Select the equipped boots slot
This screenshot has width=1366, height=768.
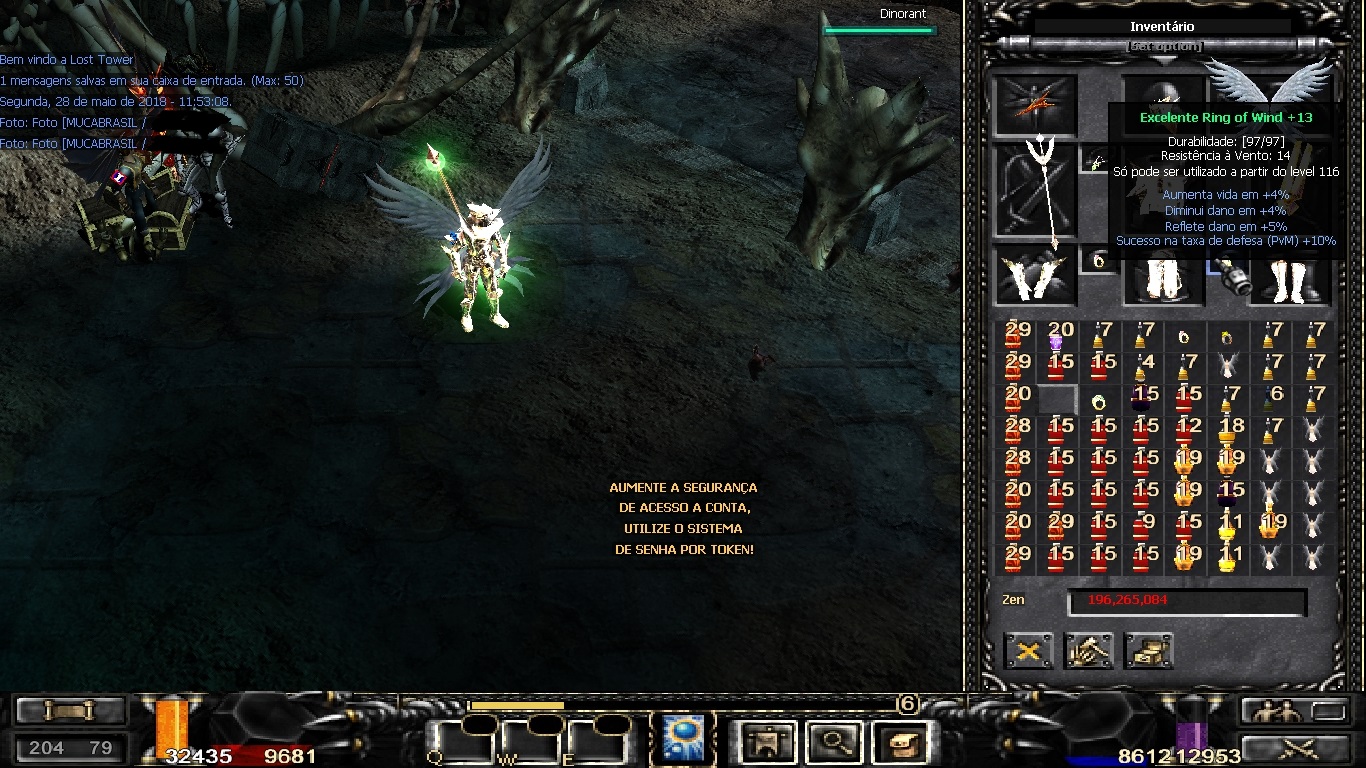pos(1289,277)
